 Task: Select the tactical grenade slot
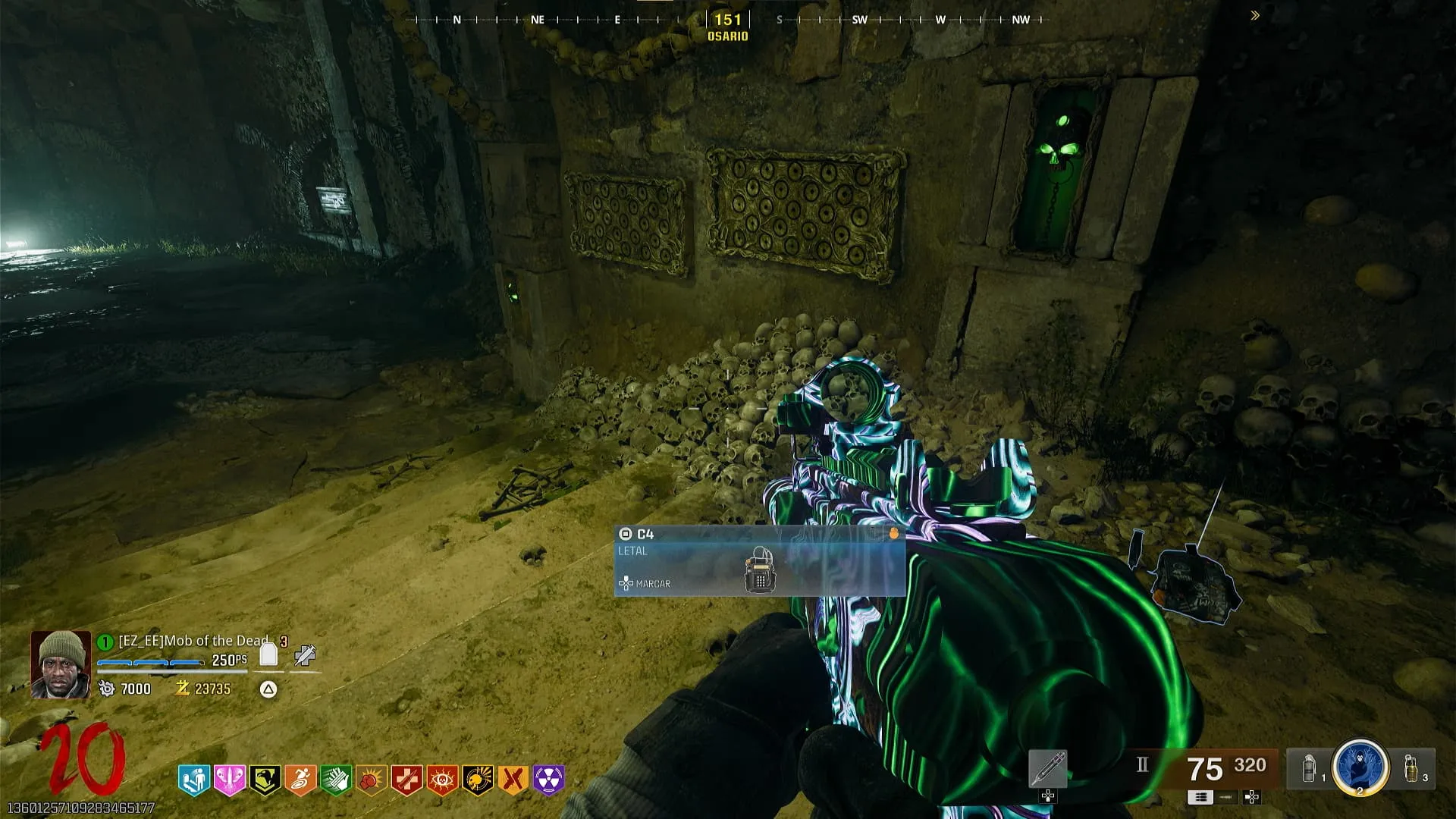tap(1309, 768)
